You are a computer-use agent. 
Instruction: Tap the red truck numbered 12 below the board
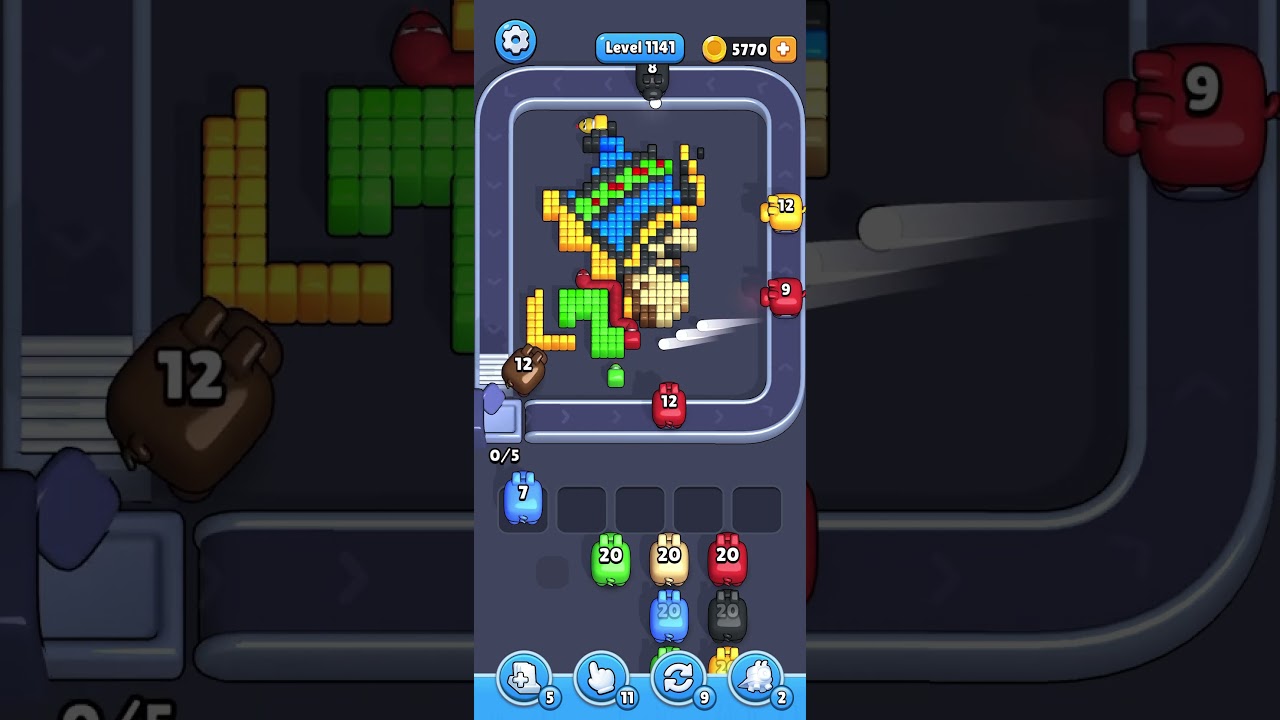pyautogui.click(x=668, y=404)
